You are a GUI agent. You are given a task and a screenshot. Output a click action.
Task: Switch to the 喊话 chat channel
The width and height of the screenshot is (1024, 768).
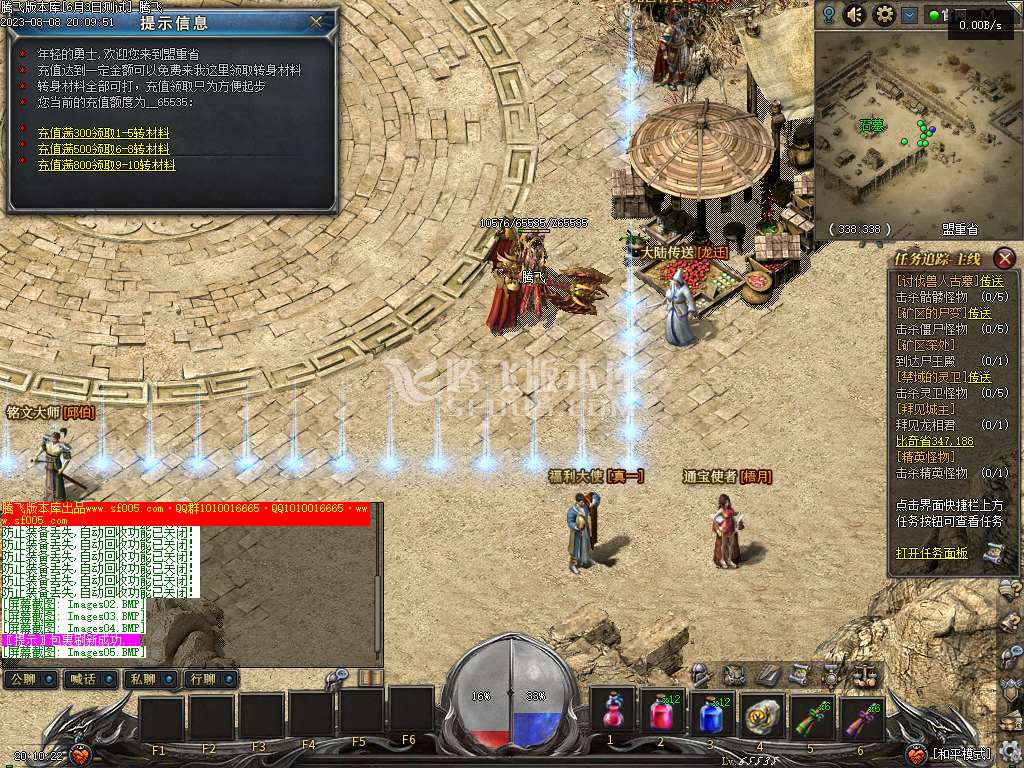click(84, 680)
